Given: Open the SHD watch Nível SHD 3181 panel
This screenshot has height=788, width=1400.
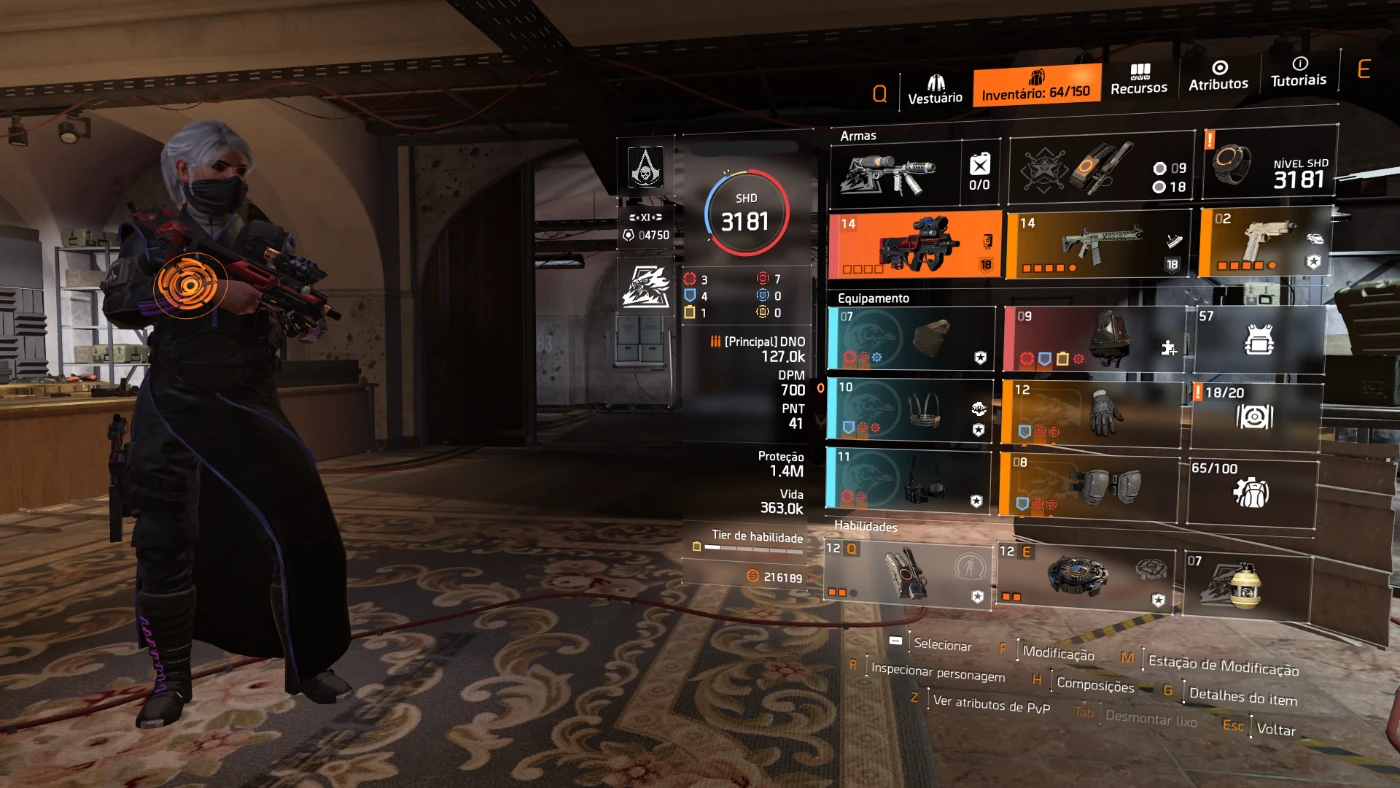Looking at the screenshot, I should (x=1269, y=163).
